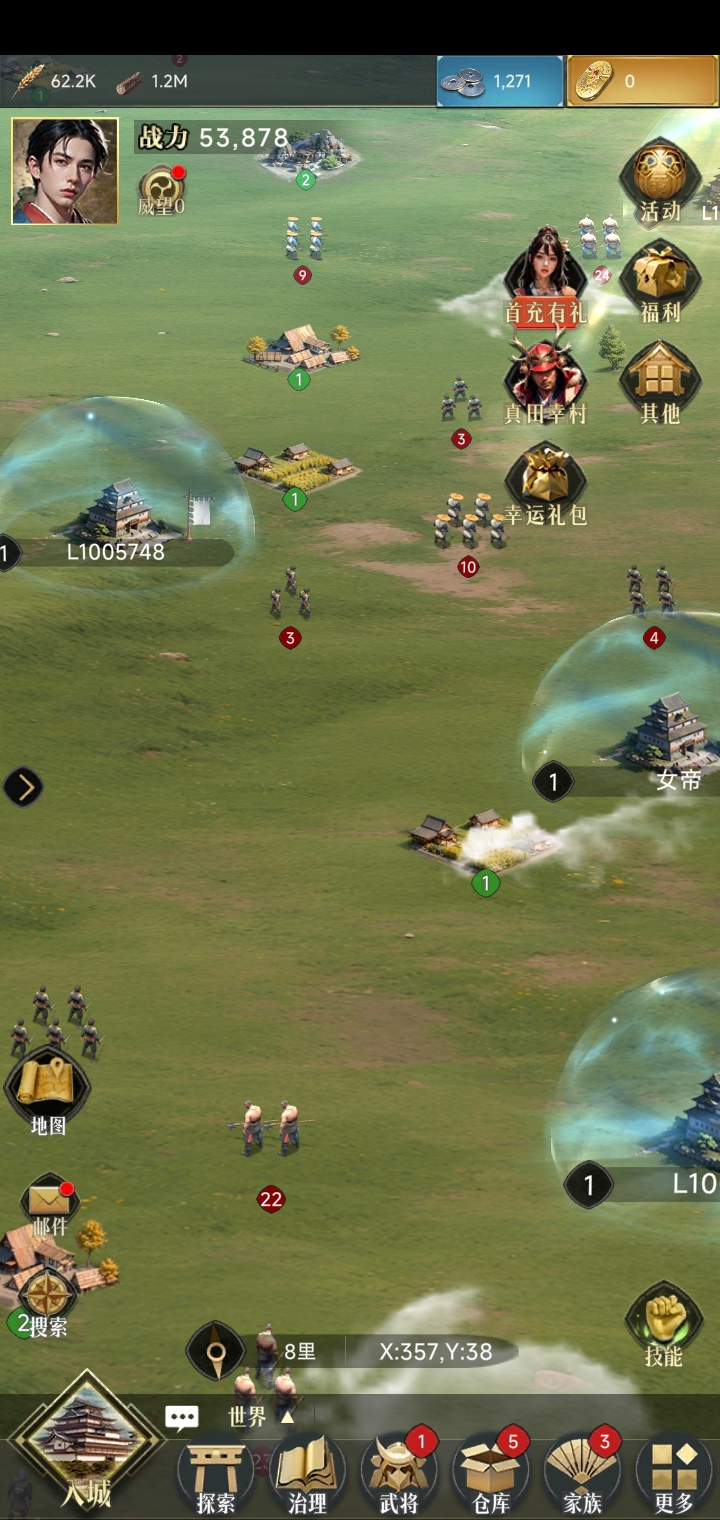This screenshot has width=720, height=1520.
Task: Expand the left side arrow panel
Action: click(23, 788)
